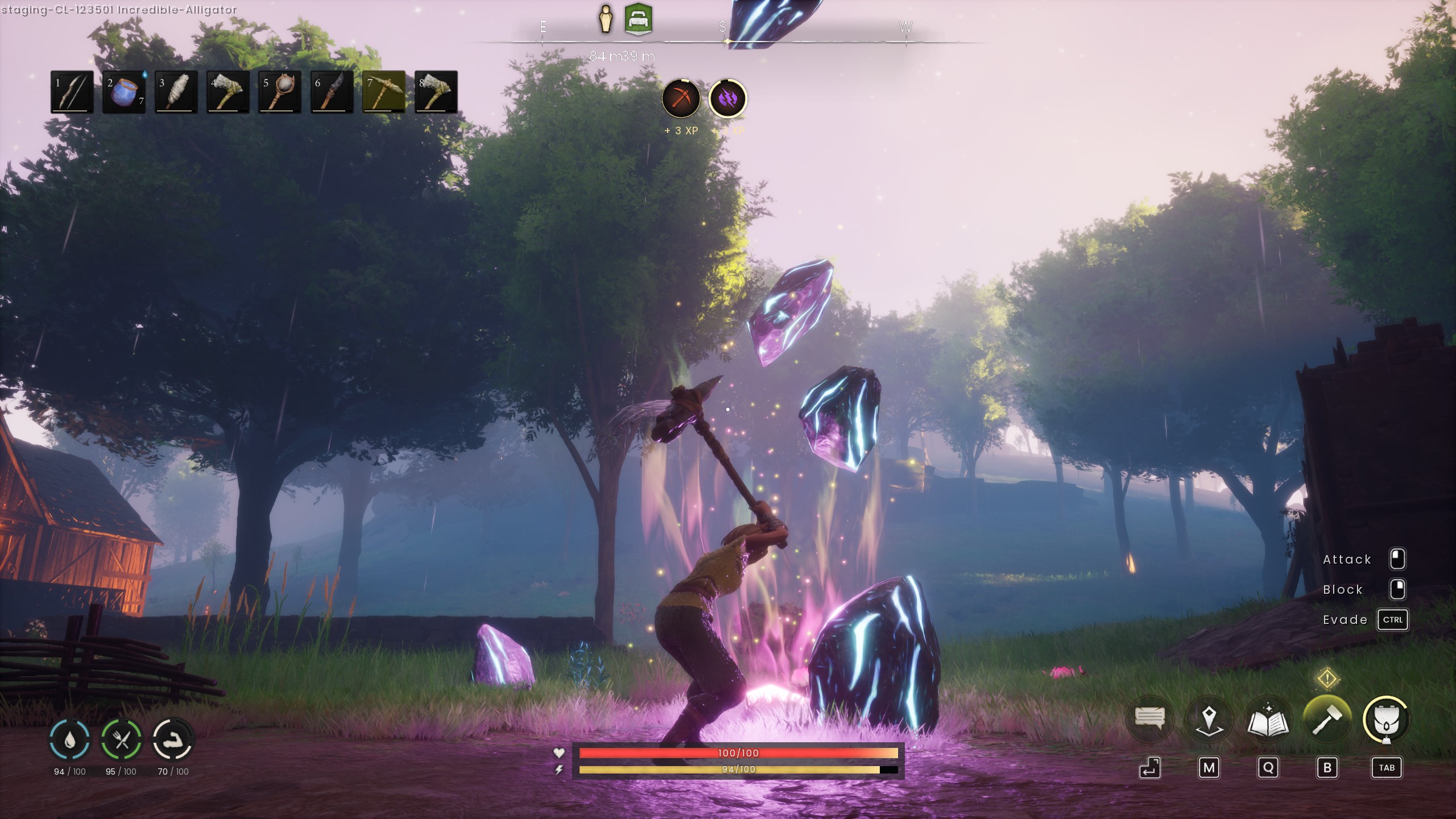Choose the stone axe in slot 8
The height and width of the screenshot is (819, 1456).
[x=436, y=92]
